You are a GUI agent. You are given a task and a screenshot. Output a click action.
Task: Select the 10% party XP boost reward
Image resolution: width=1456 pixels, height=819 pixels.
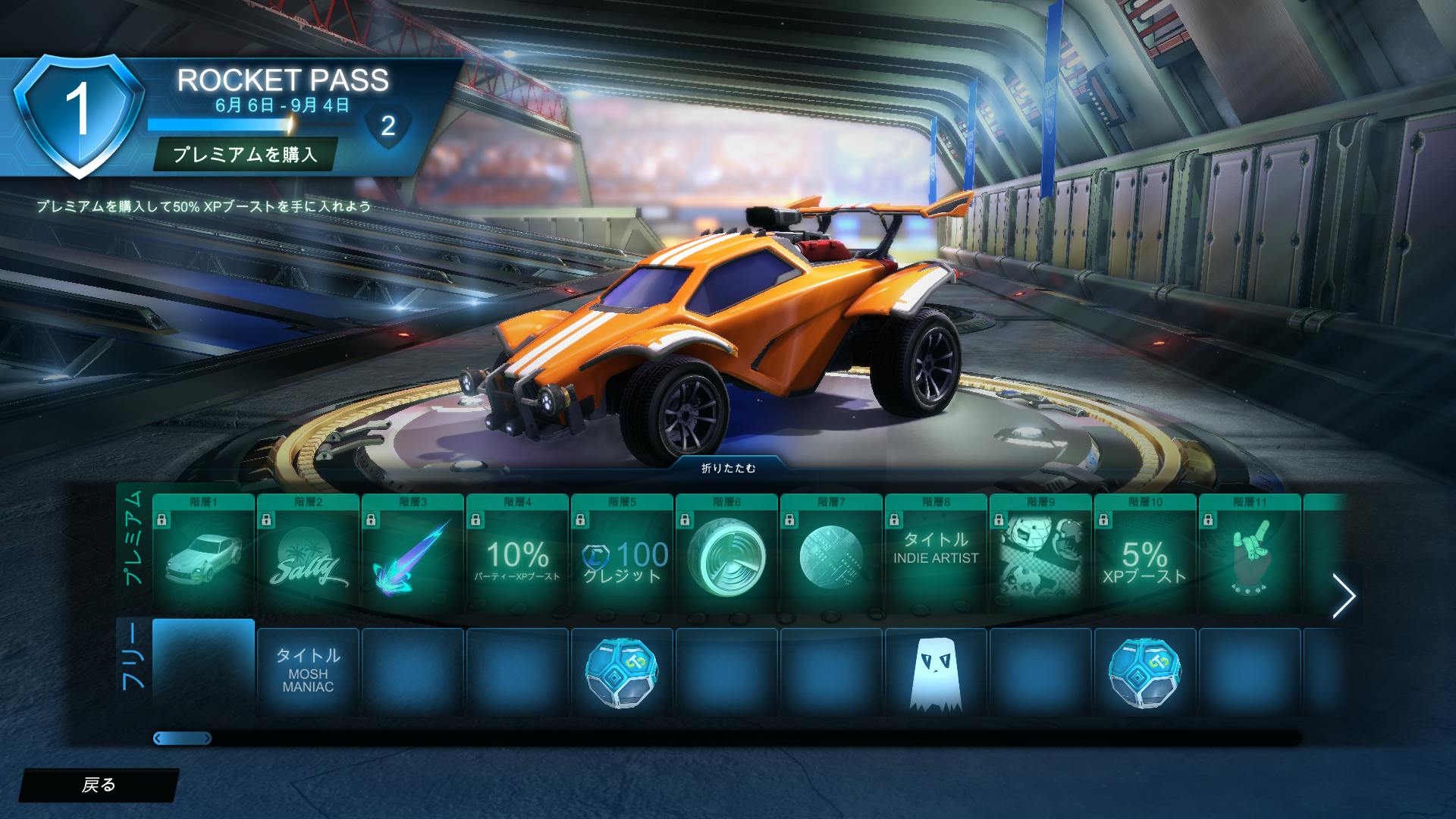click(517, 557)
